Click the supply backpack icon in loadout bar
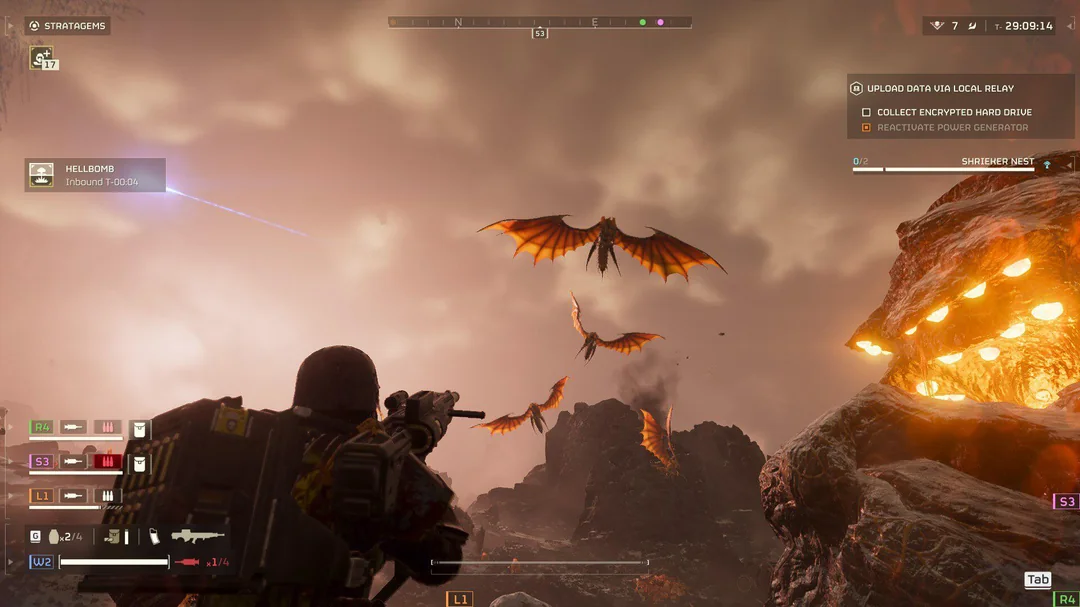This screenshot has width=1080, height=607. pos(112,536)
